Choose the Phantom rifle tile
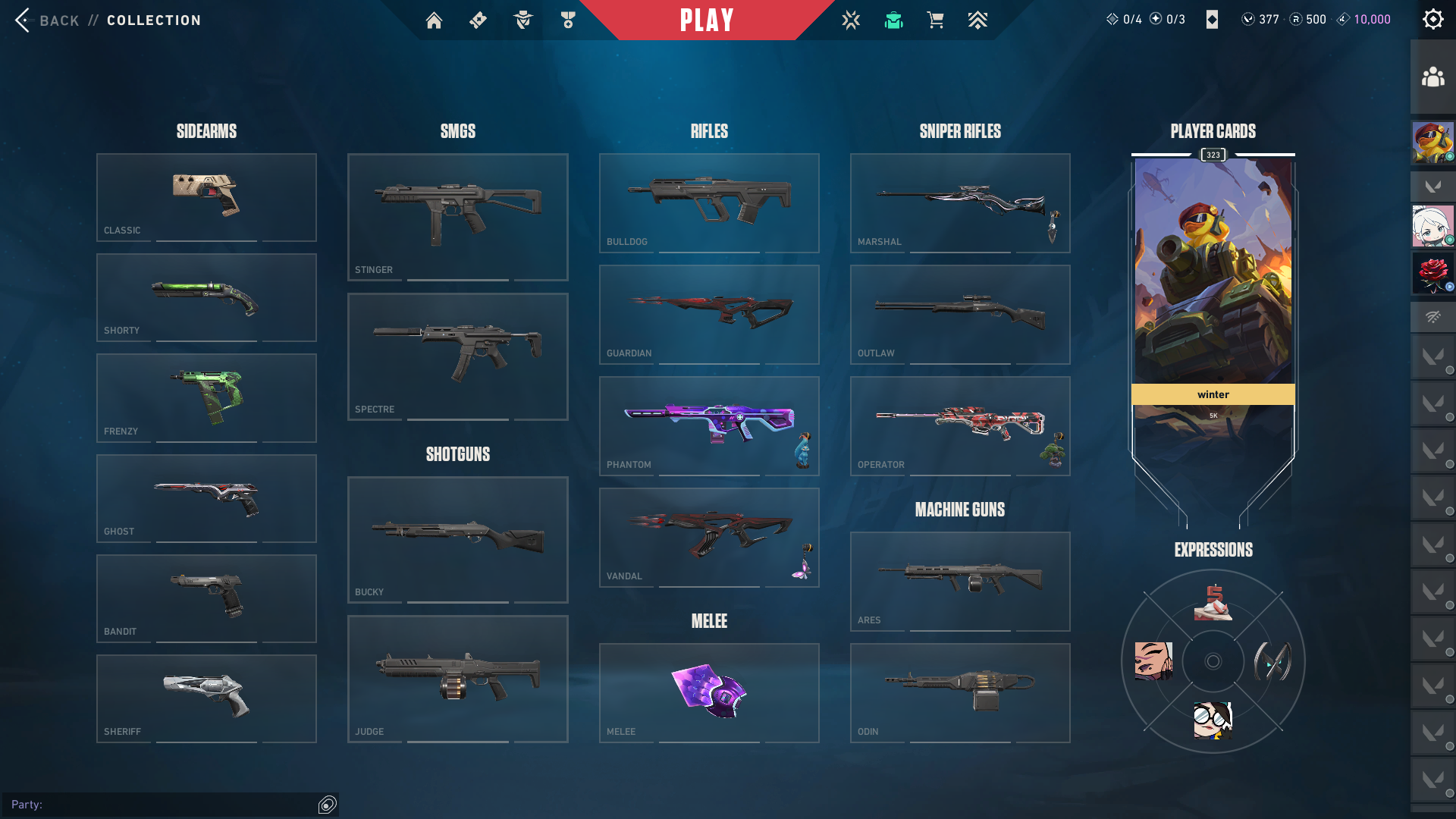The image size is (1456, 819). click(x=709, y=425)
